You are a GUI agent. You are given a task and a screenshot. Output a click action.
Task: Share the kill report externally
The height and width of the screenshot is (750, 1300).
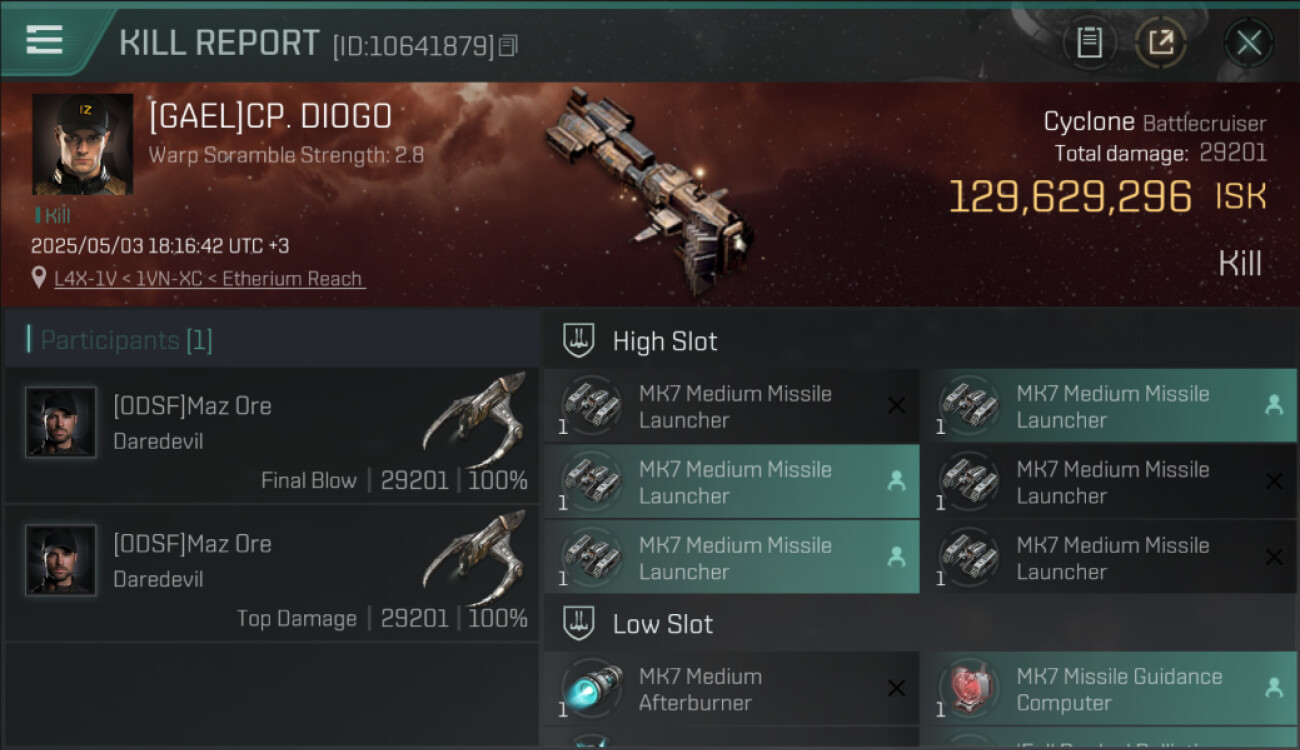coord(1161,43)
